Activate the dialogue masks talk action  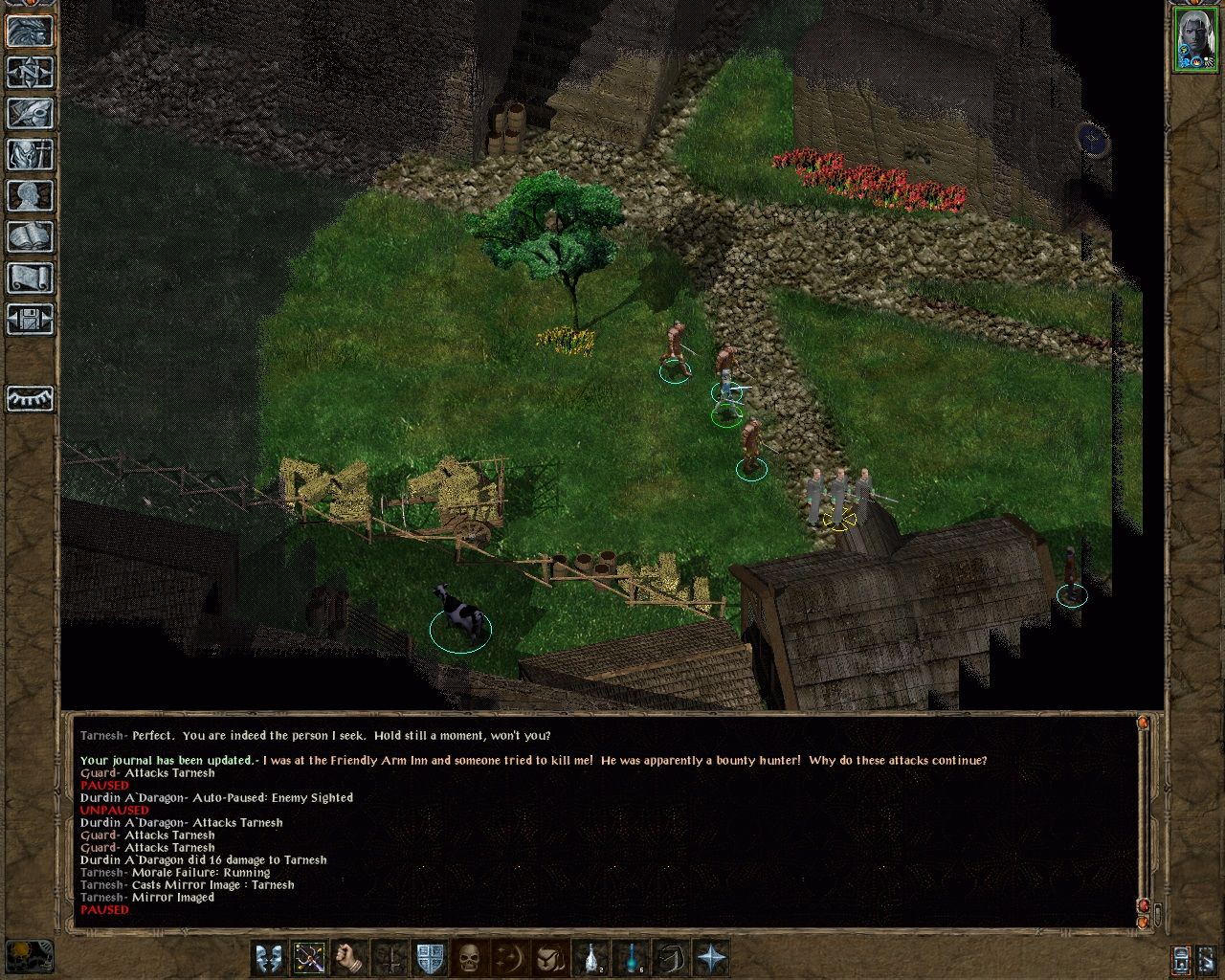[x=269, y=958]
